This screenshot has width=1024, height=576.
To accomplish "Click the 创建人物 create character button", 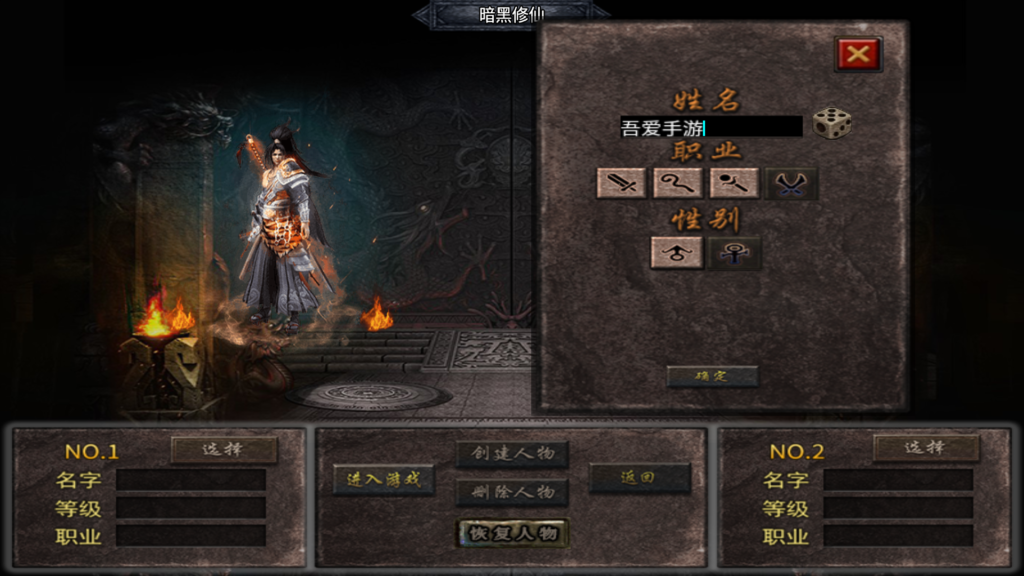I will [512, 455].
